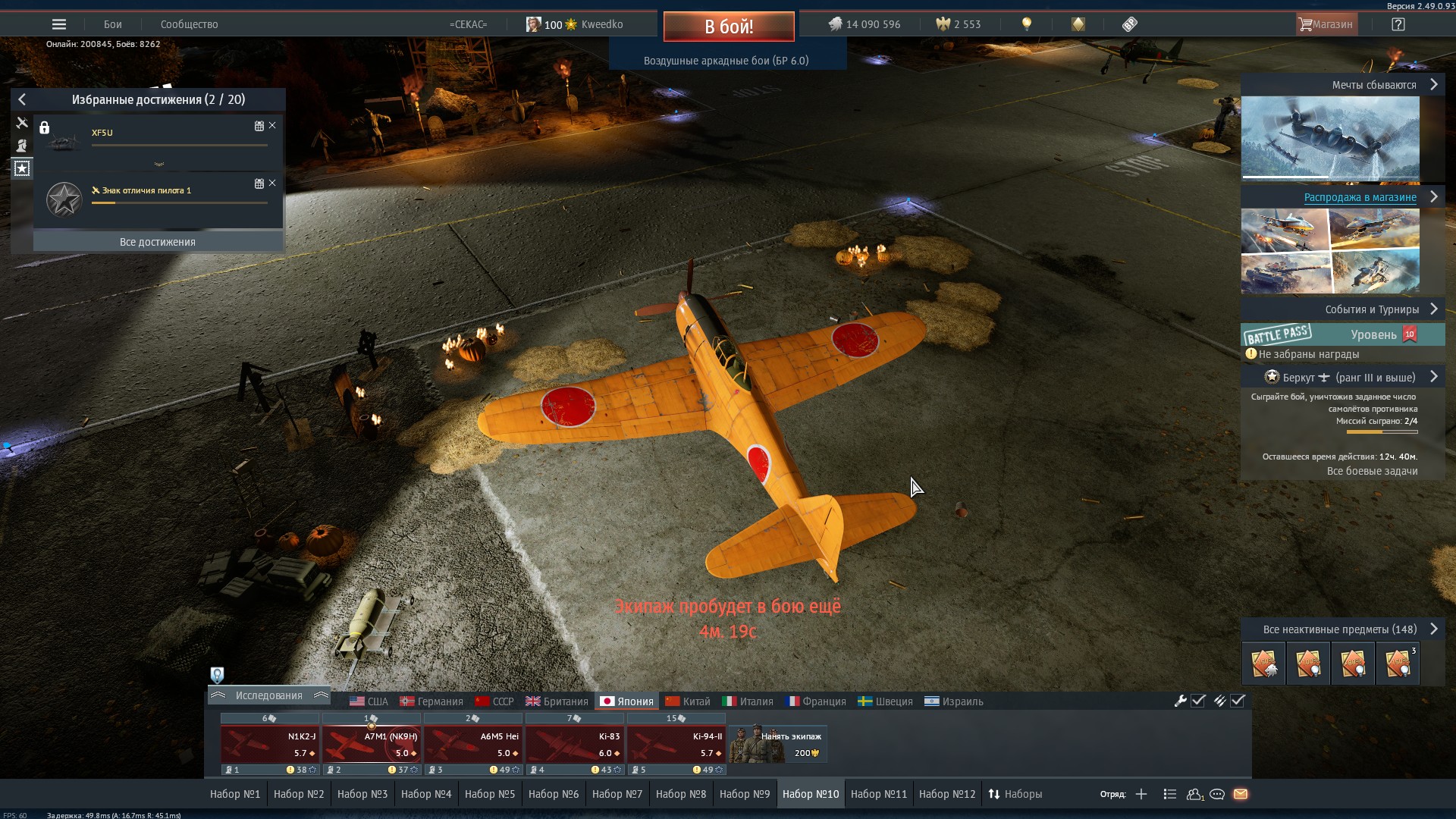Expand Все неактивные предметы list

1342,629
